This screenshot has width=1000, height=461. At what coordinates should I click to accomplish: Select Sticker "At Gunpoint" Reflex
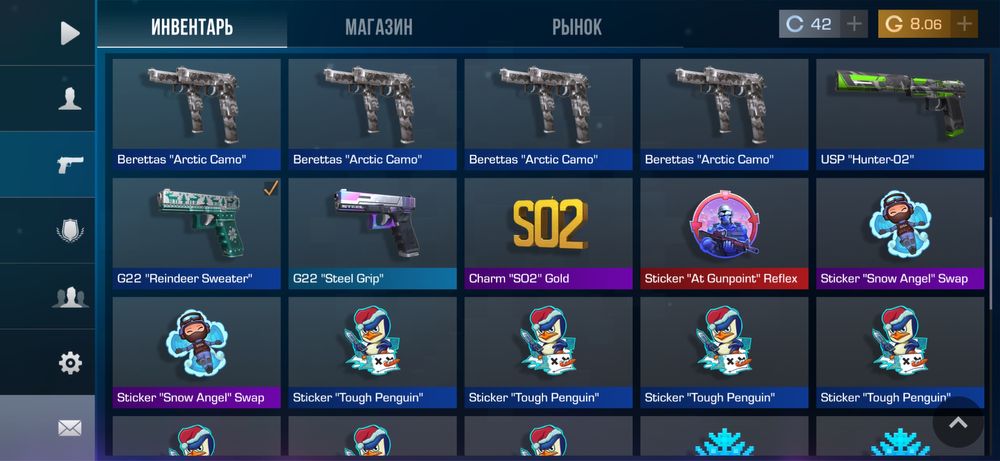click(724, 234)
